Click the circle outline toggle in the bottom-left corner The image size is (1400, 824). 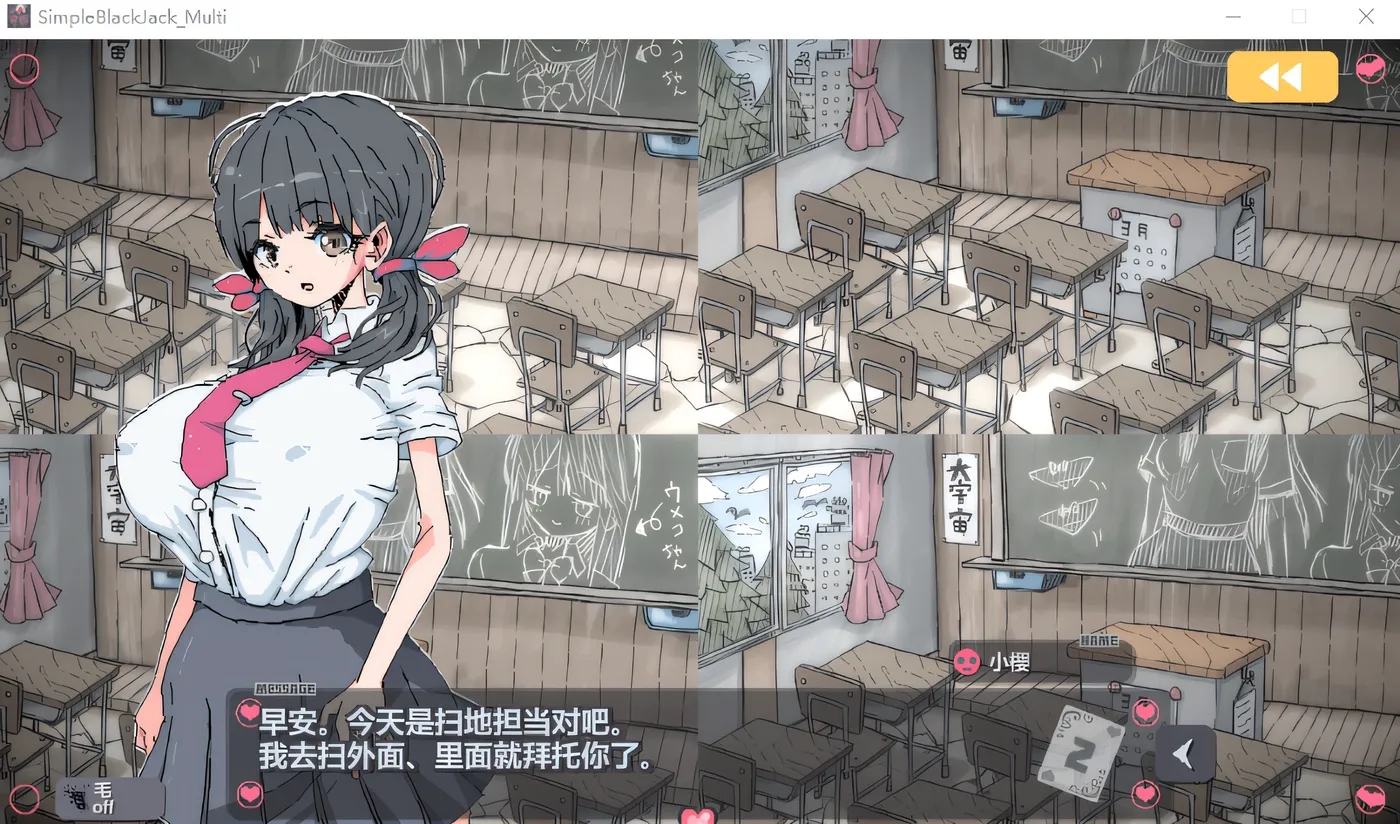click(x=26, y=797)
